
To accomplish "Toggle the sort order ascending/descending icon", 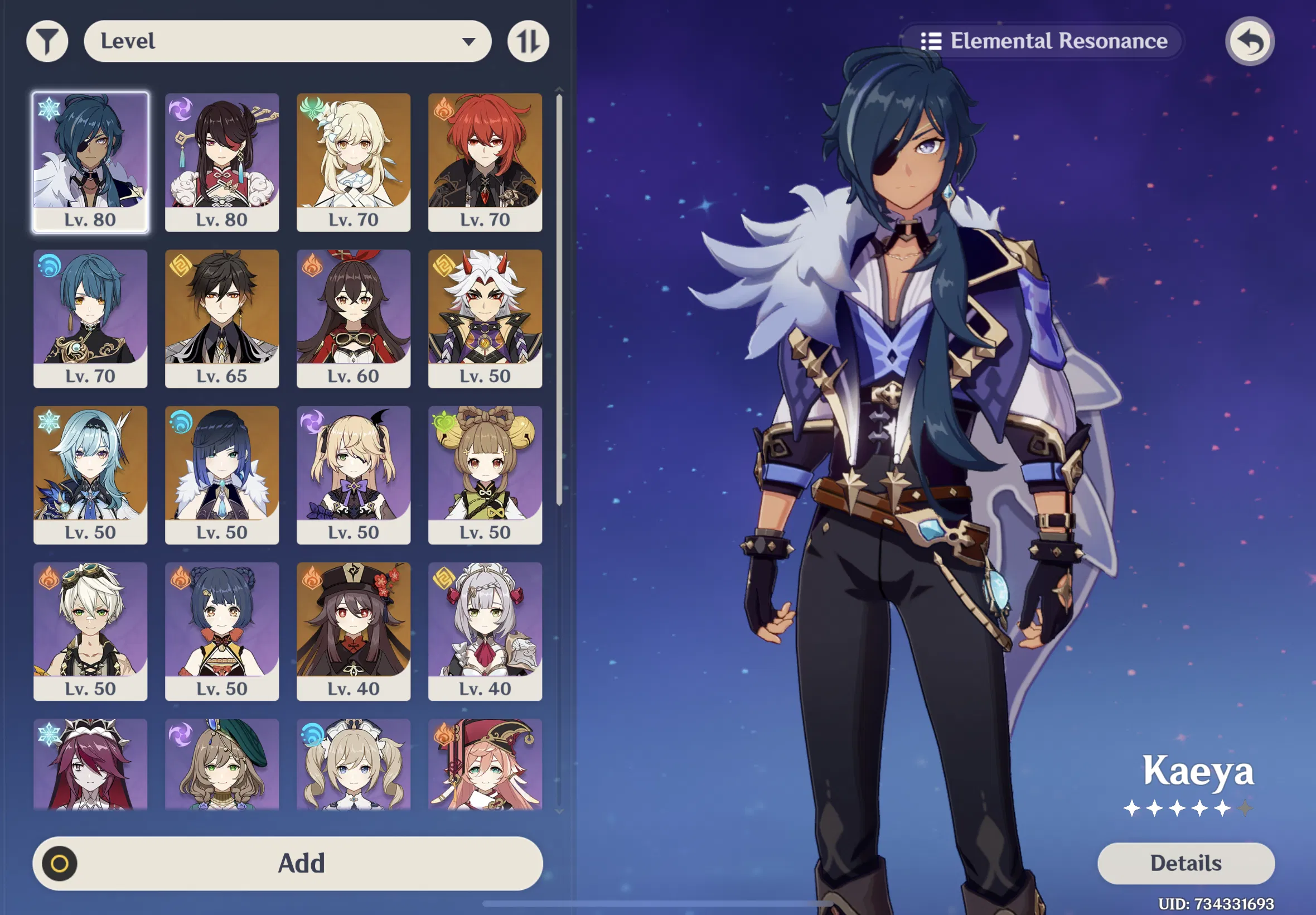I will click(x=526, y=40).
